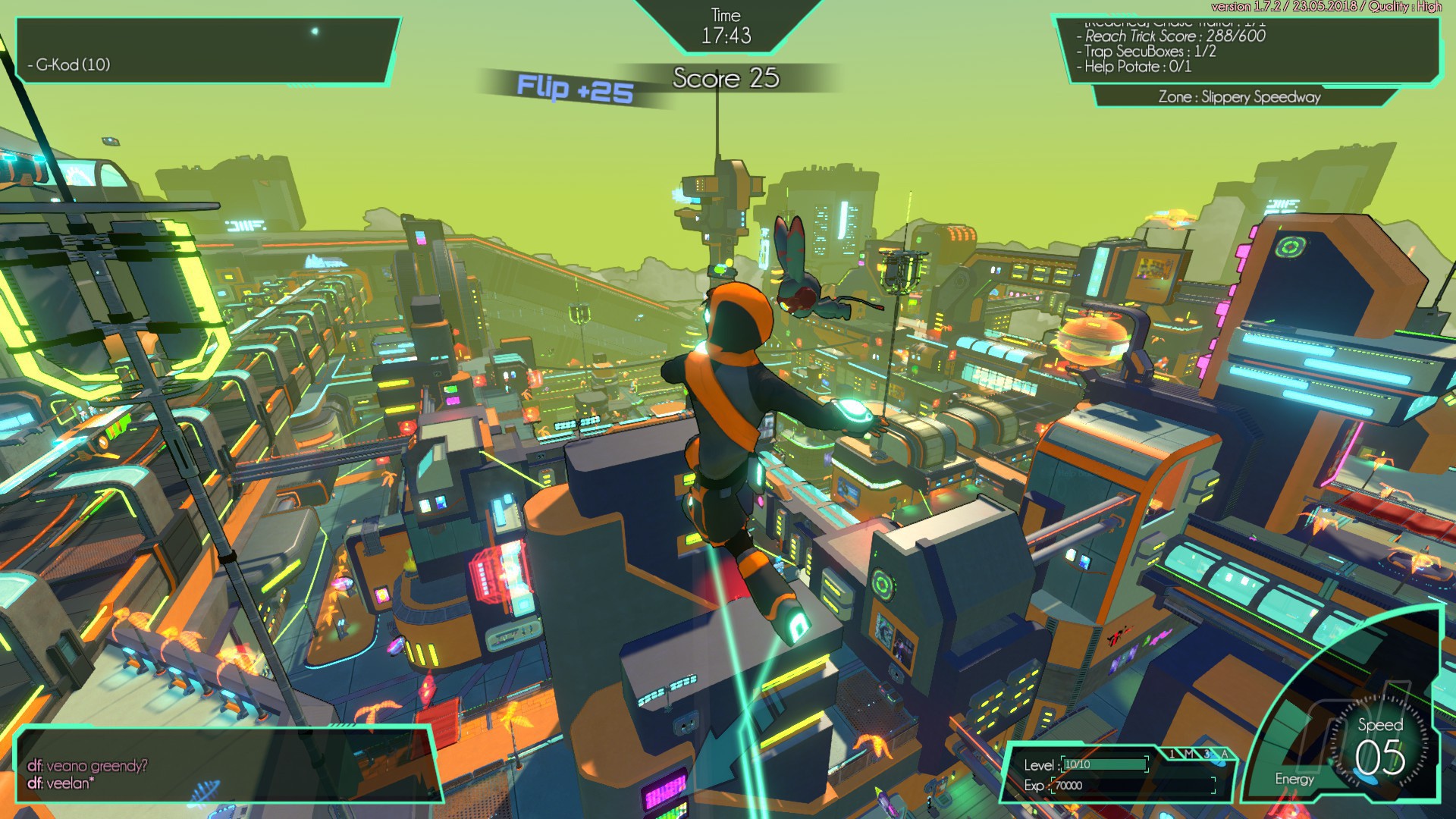Image resolution: width=1456 pixels, height=819 pixels.
Task: Switch to the "A" tab above Level
Action: pyautogui.click(x=1224, y=754)
